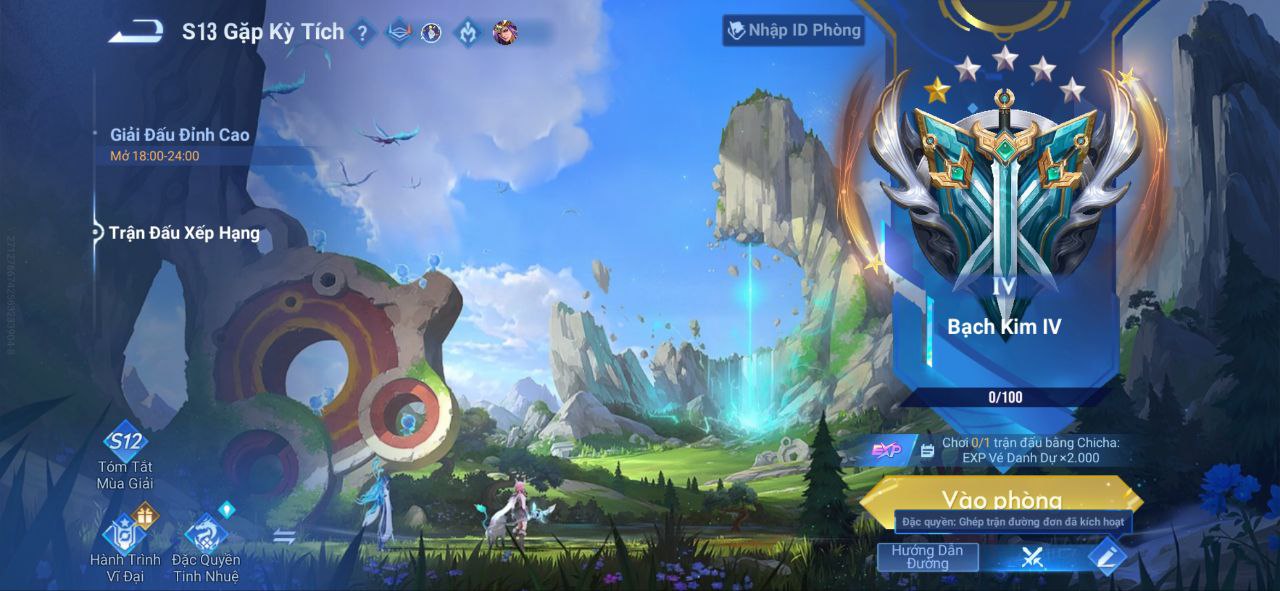Open the M-shaped emblem diamond icon
1280x591 pixels.
pyautogui.click(x=468, y=33)
